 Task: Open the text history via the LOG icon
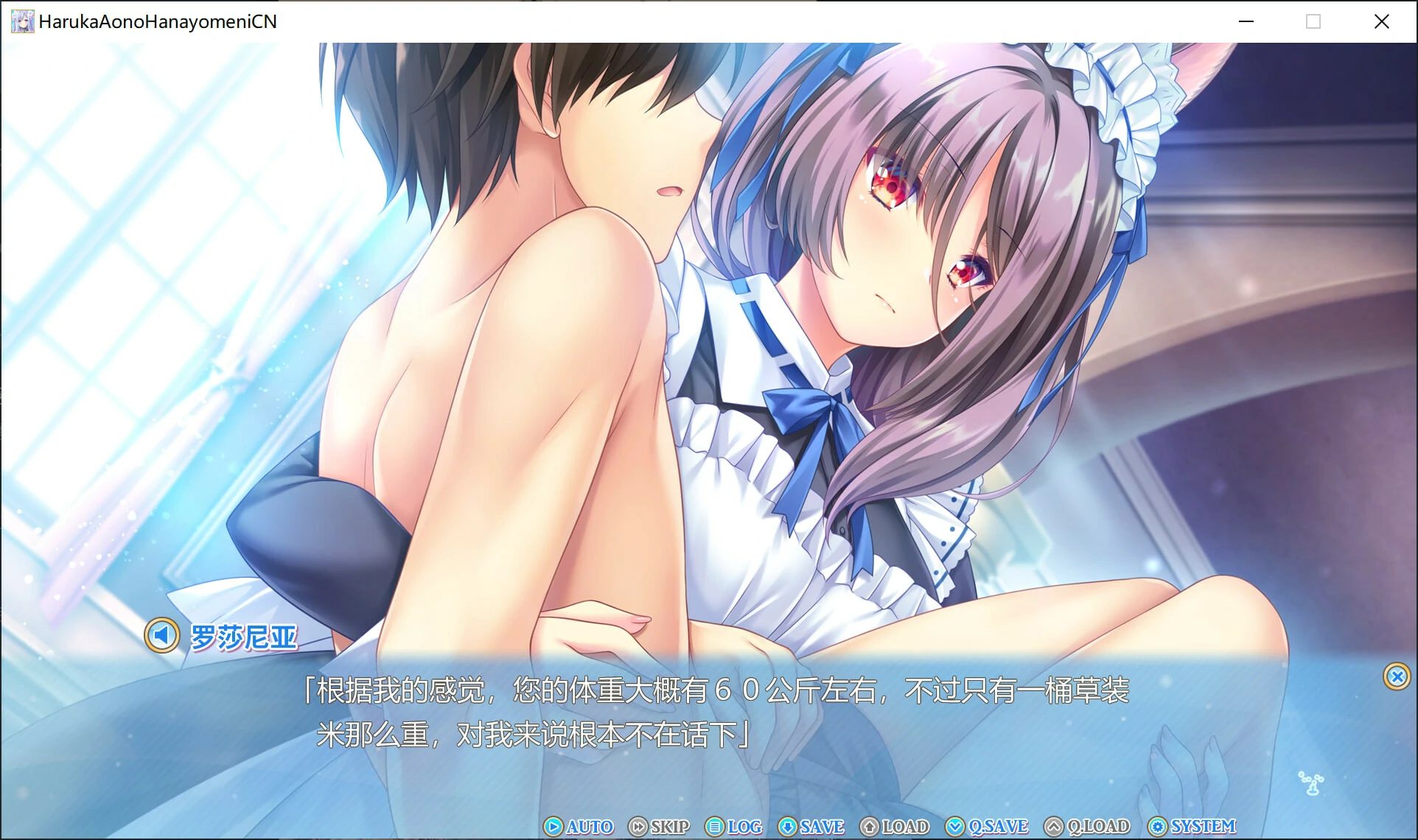pos(713,827)
